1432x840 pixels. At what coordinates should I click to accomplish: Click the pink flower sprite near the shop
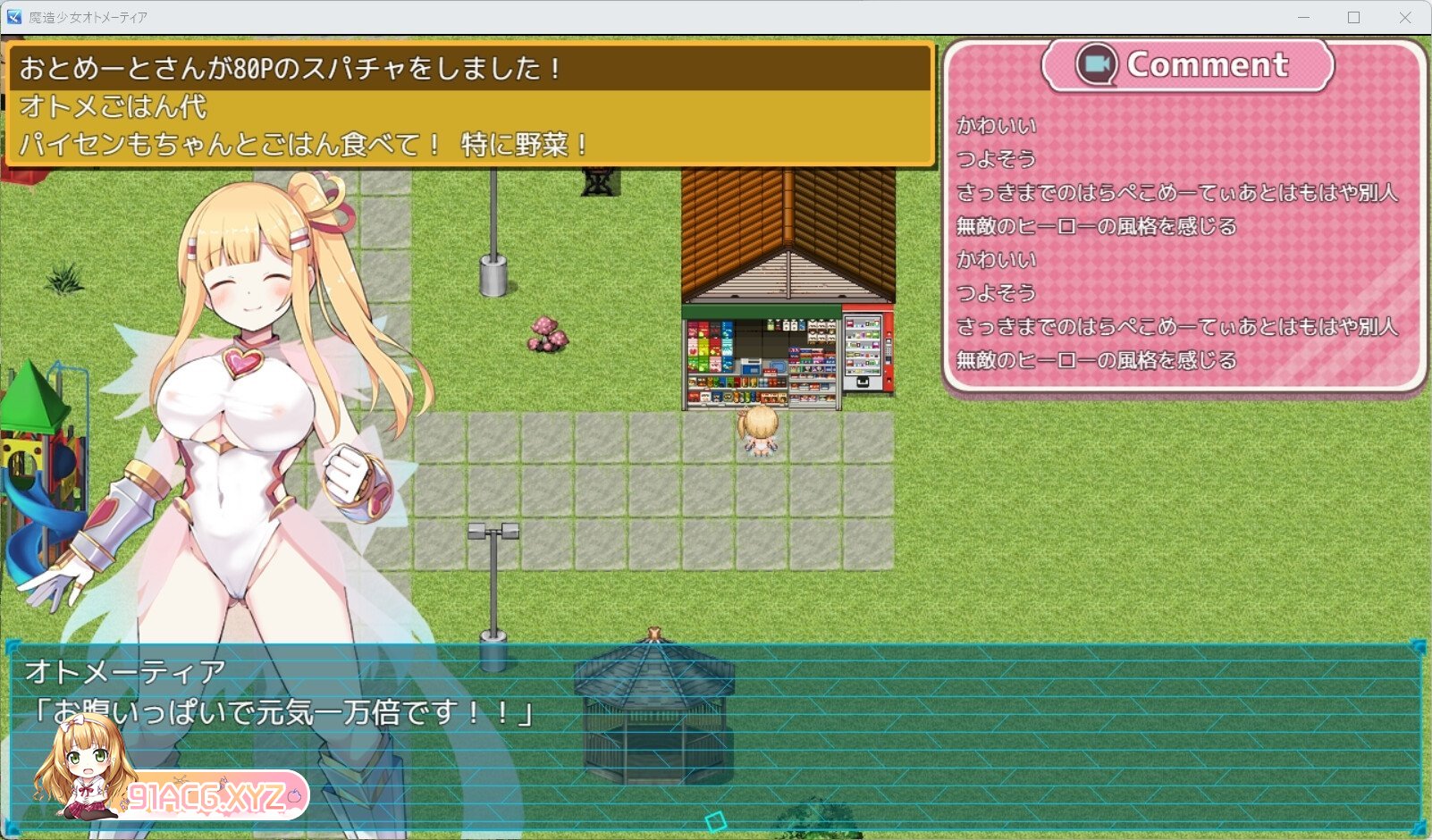549,332
